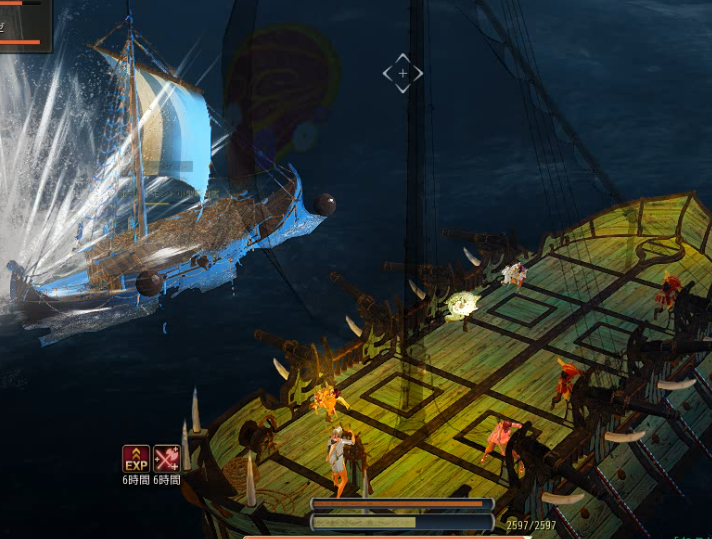
Task: Select the crossed sword and axe buff icon
Action: click(x=167, y=459)
